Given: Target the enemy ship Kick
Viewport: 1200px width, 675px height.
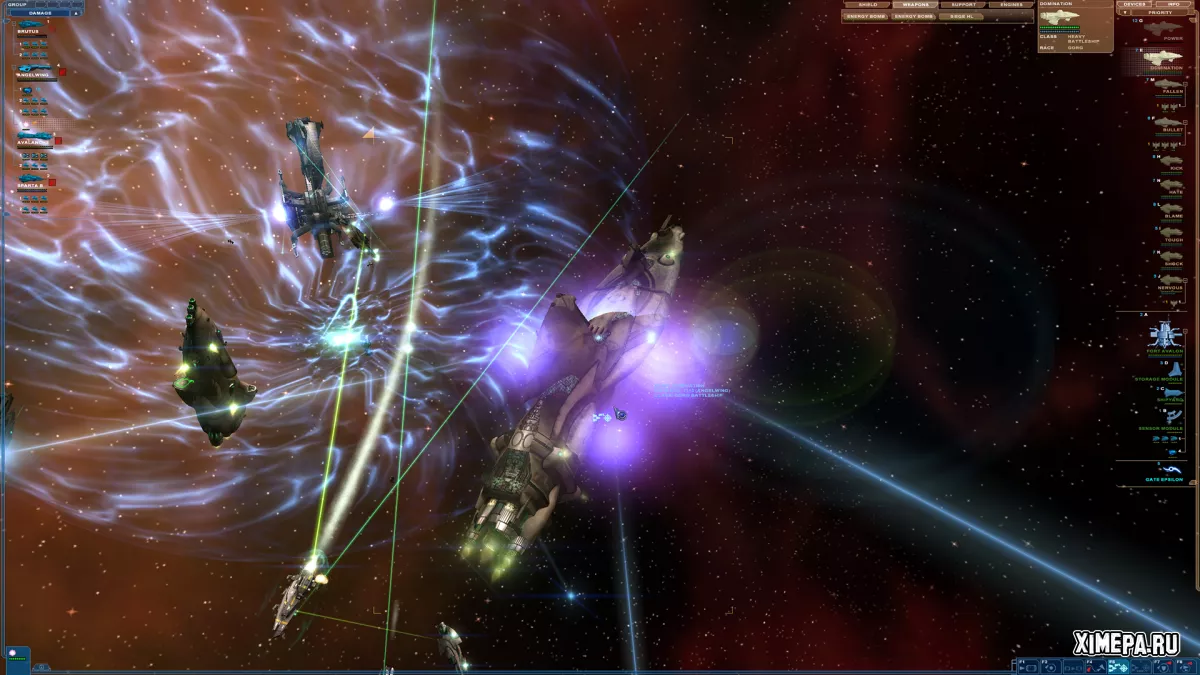Looking at the screenshot, I should (1168, 160).
